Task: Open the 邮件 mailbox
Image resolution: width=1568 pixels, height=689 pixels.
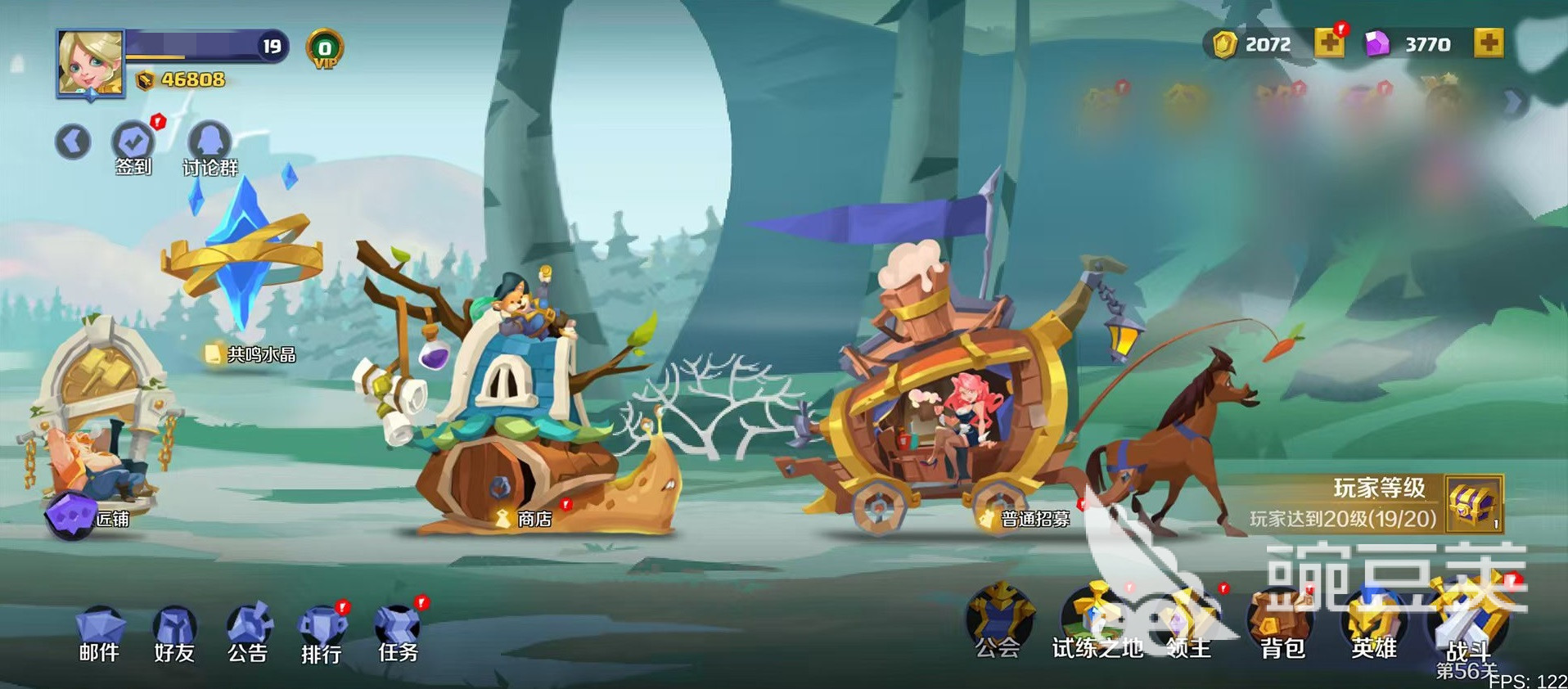Action: (99, 634)
